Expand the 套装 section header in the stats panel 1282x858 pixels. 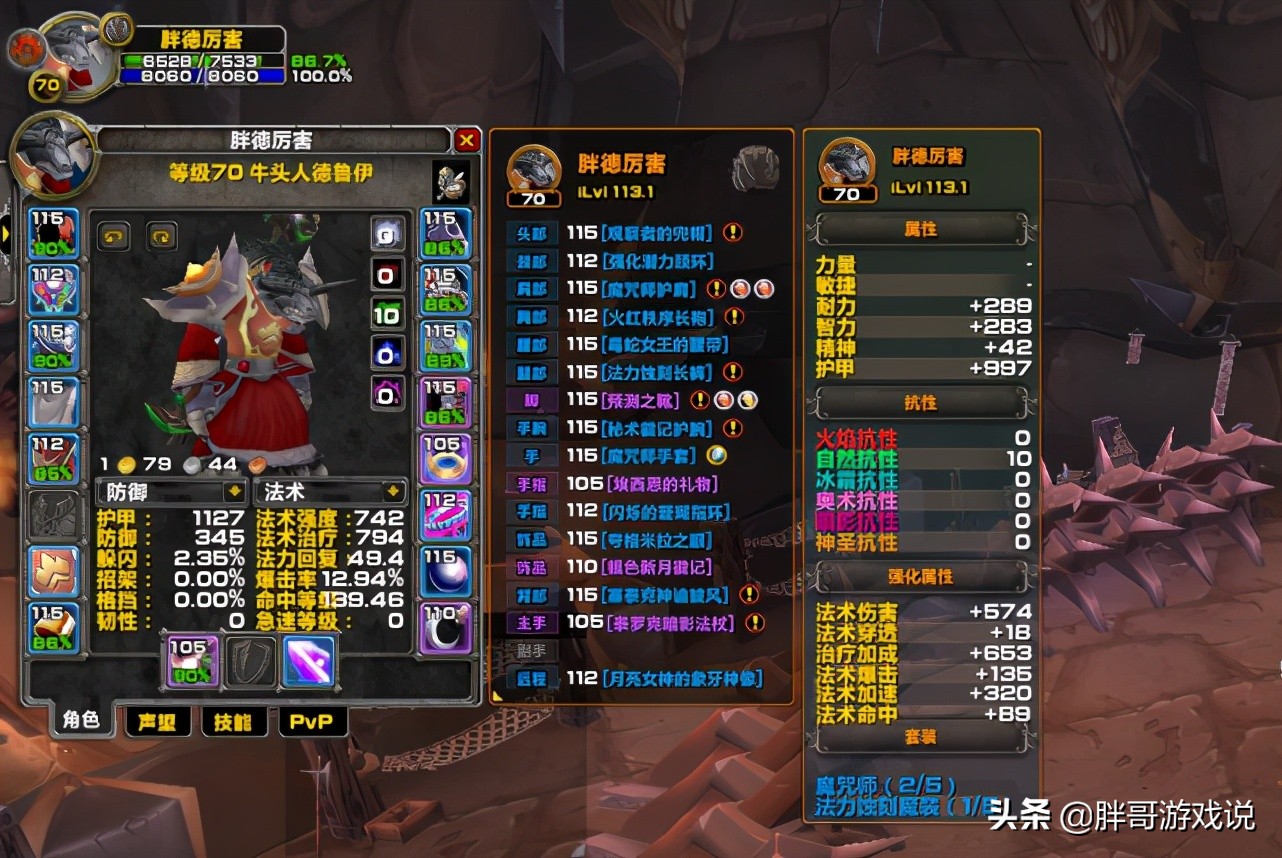tap(921, 736)
